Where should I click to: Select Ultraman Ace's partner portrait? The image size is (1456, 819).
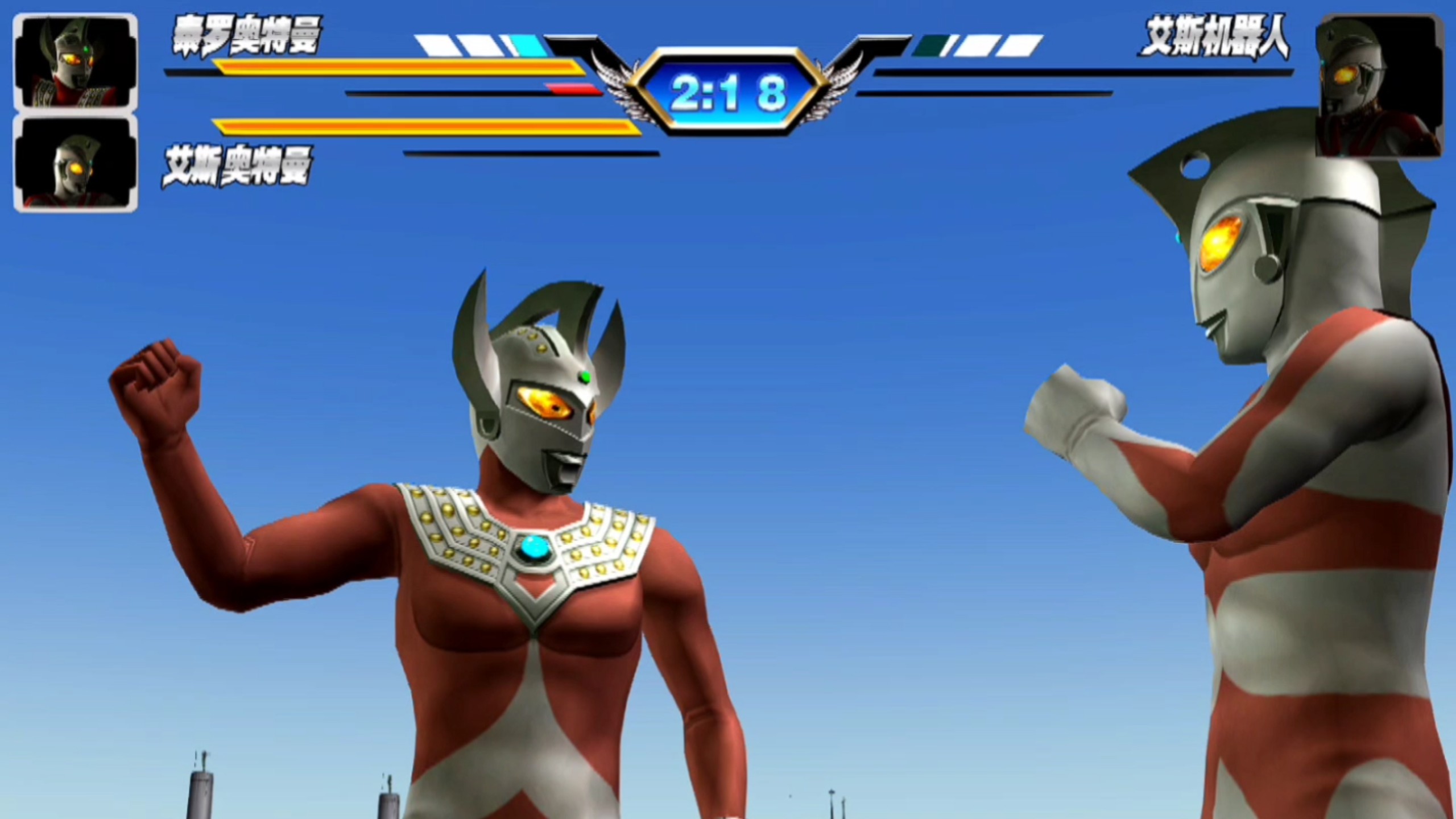click(75, 164)
